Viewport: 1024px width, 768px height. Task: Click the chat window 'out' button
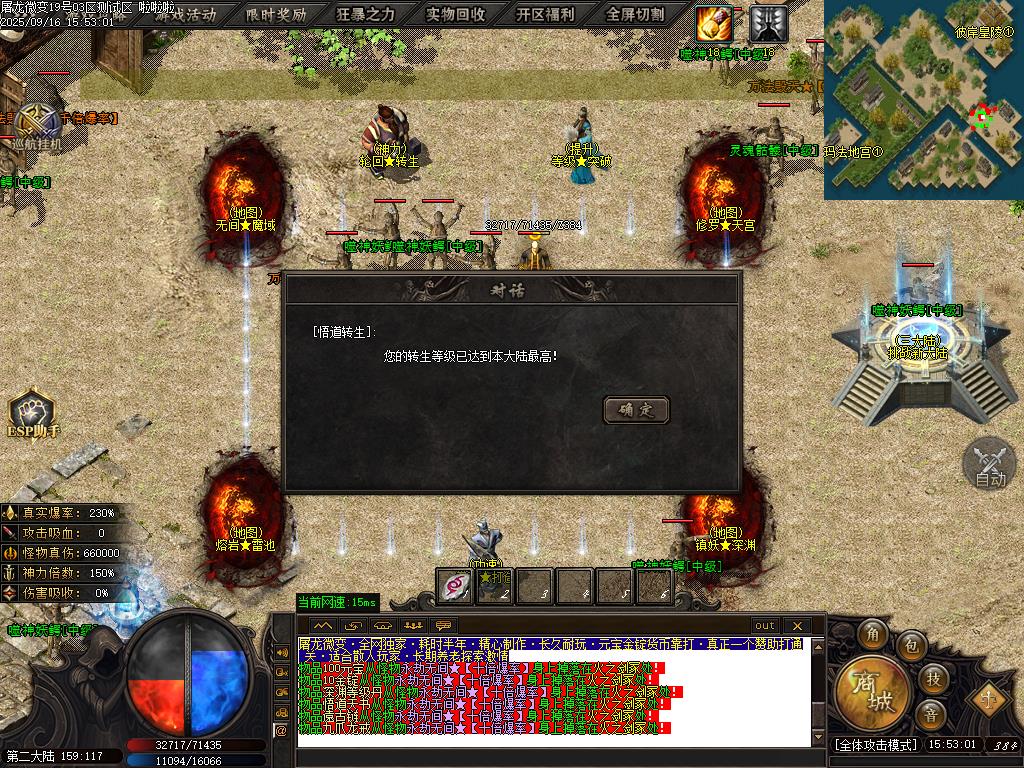tap(765, 626)
